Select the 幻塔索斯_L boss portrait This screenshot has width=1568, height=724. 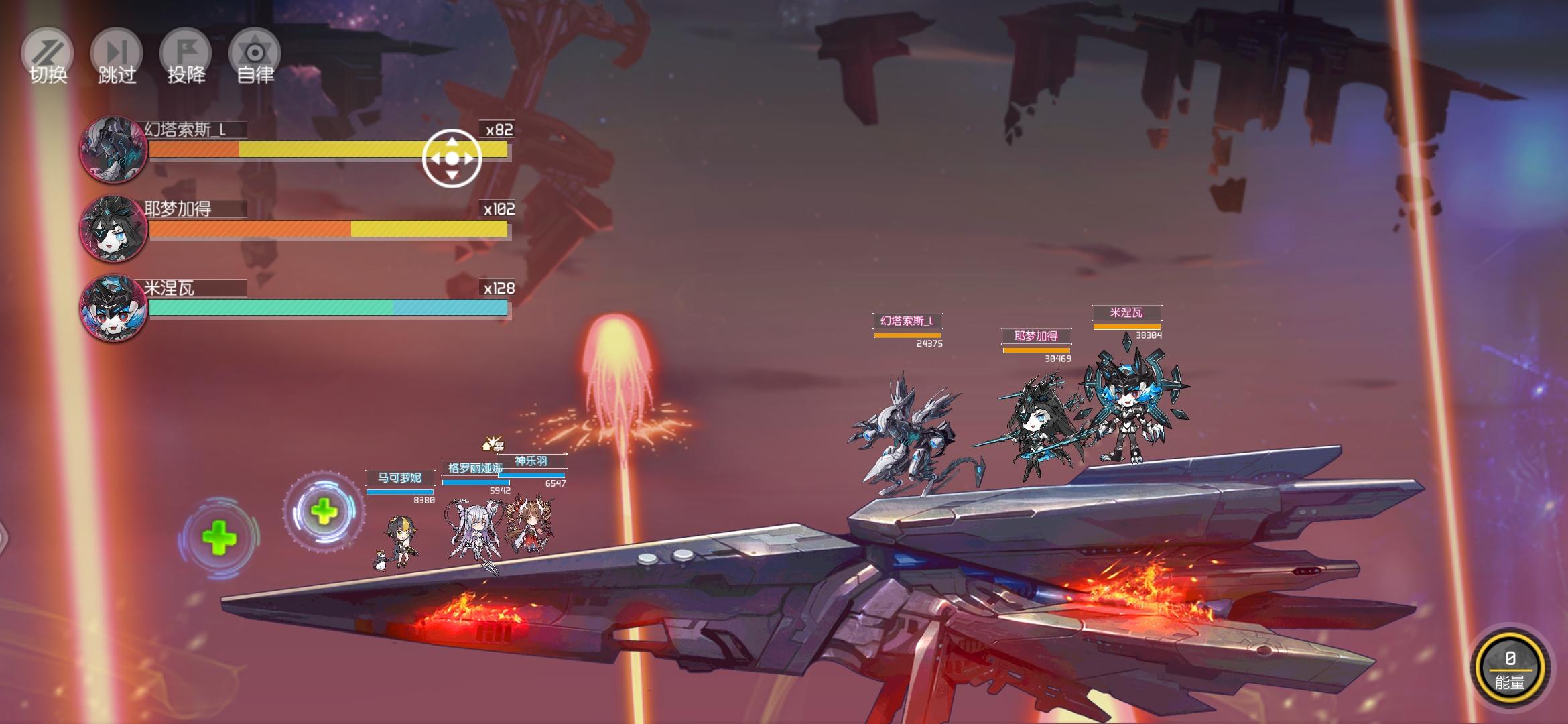113,149
